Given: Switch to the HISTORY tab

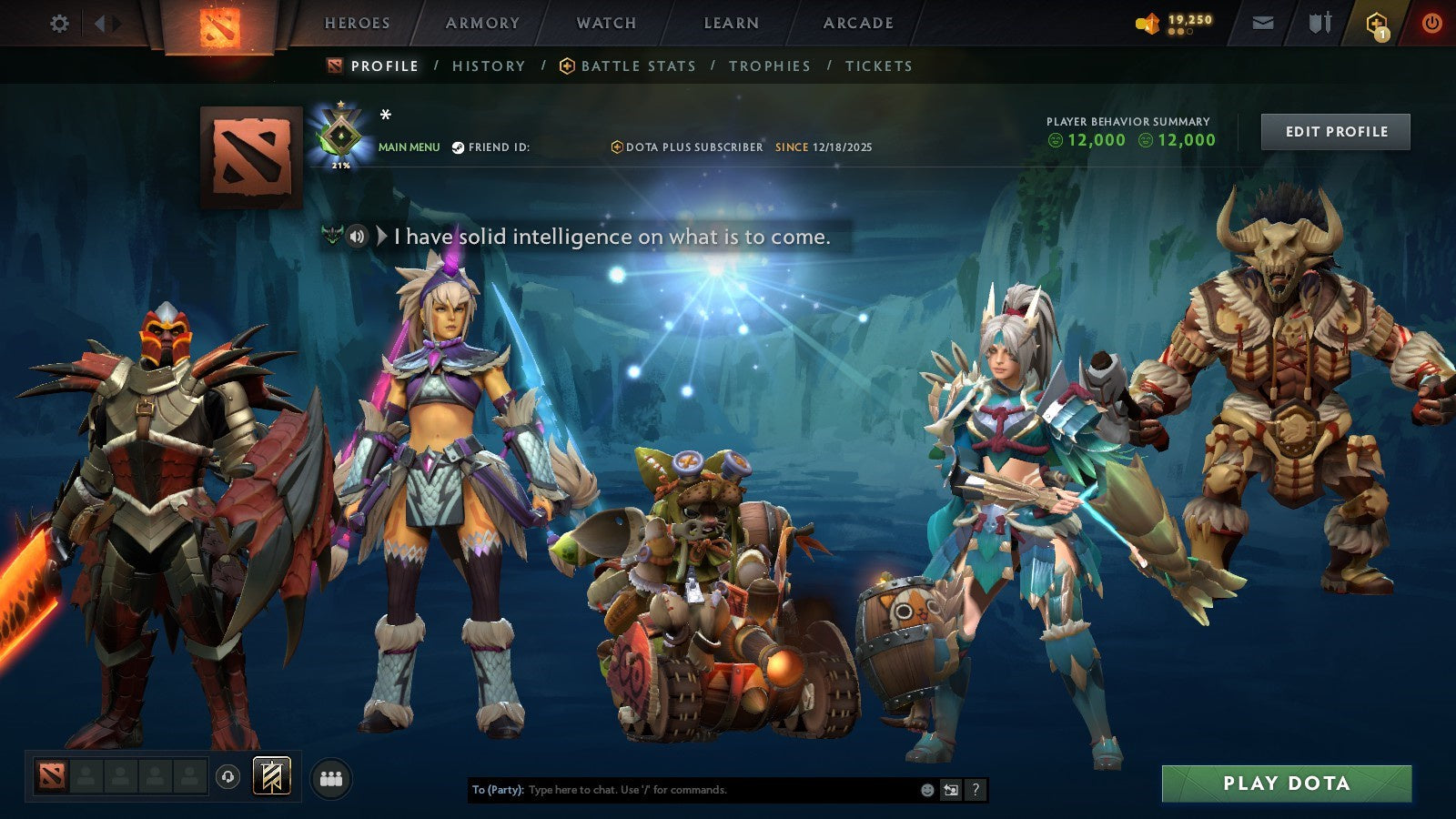Looking at the screenshot, I should (x=489, y=66).
